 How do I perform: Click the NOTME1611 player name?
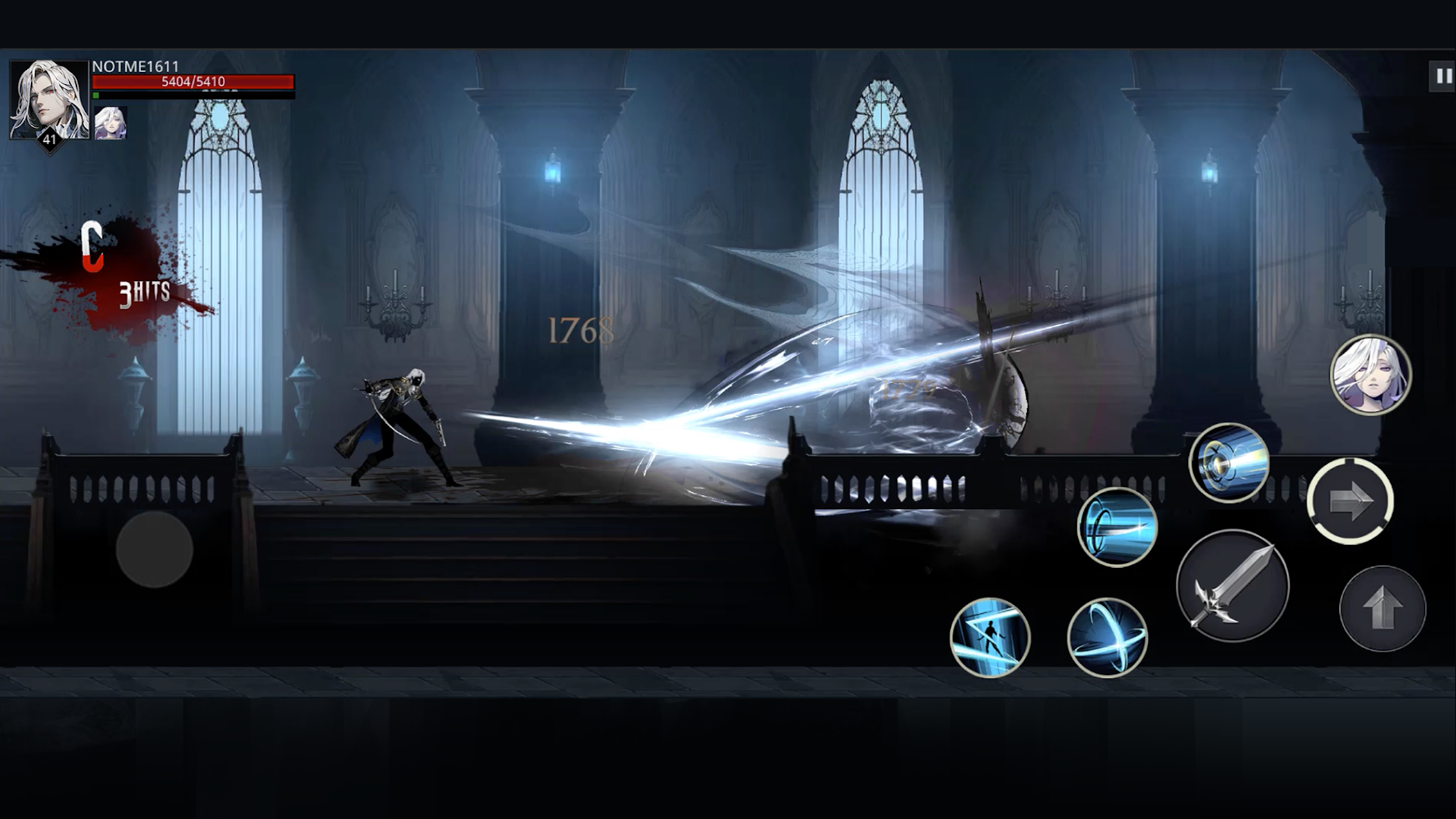134,66
